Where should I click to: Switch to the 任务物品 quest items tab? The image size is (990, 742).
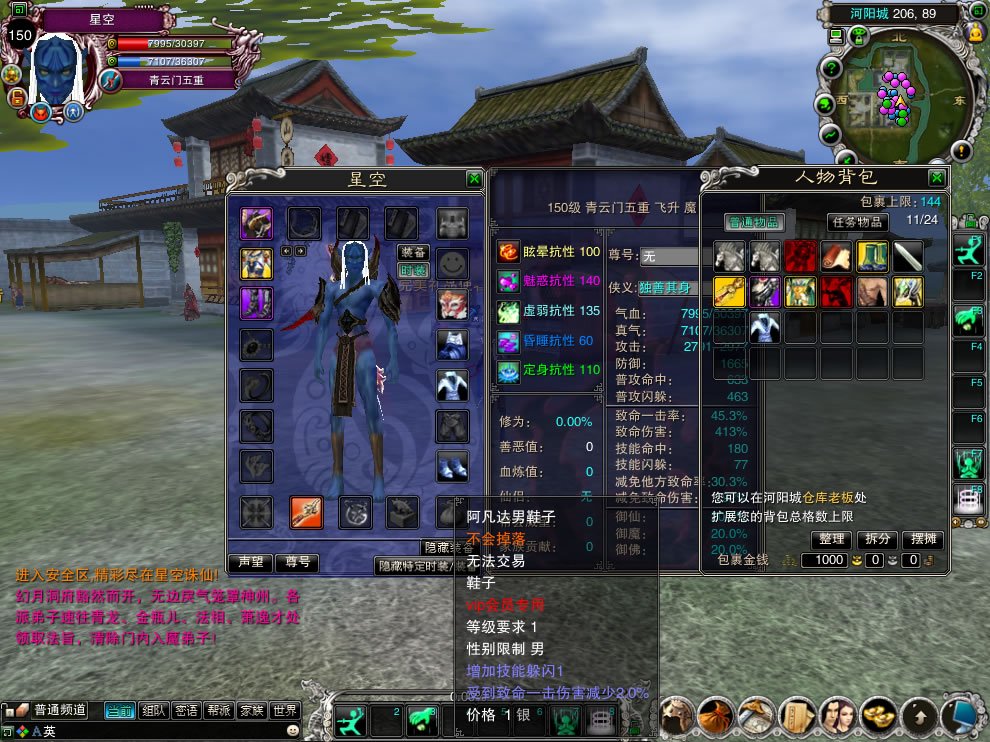point(856,222)
